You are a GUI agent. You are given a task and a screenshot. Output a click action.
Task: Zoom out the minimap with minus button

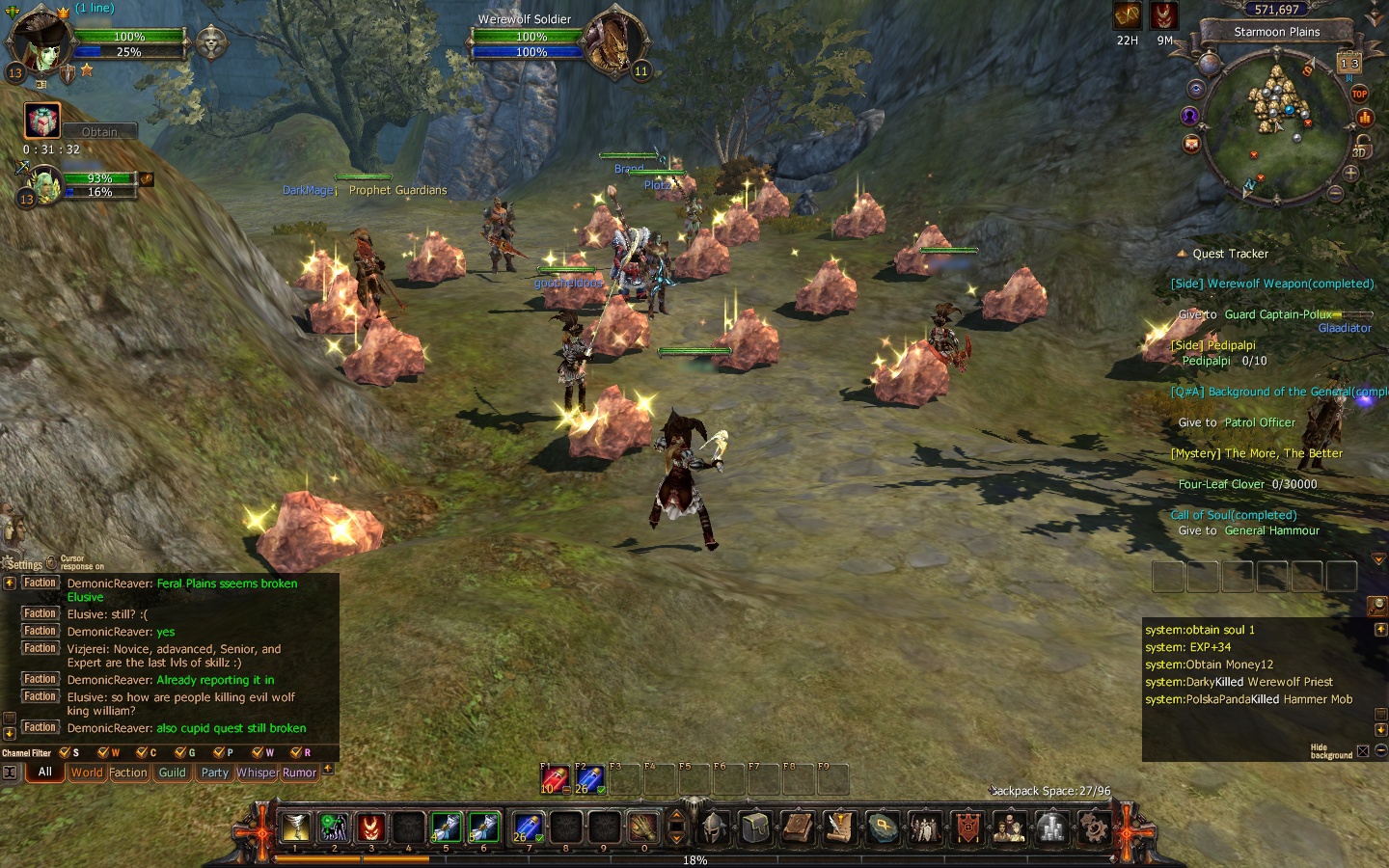[x=1336, y=193]
